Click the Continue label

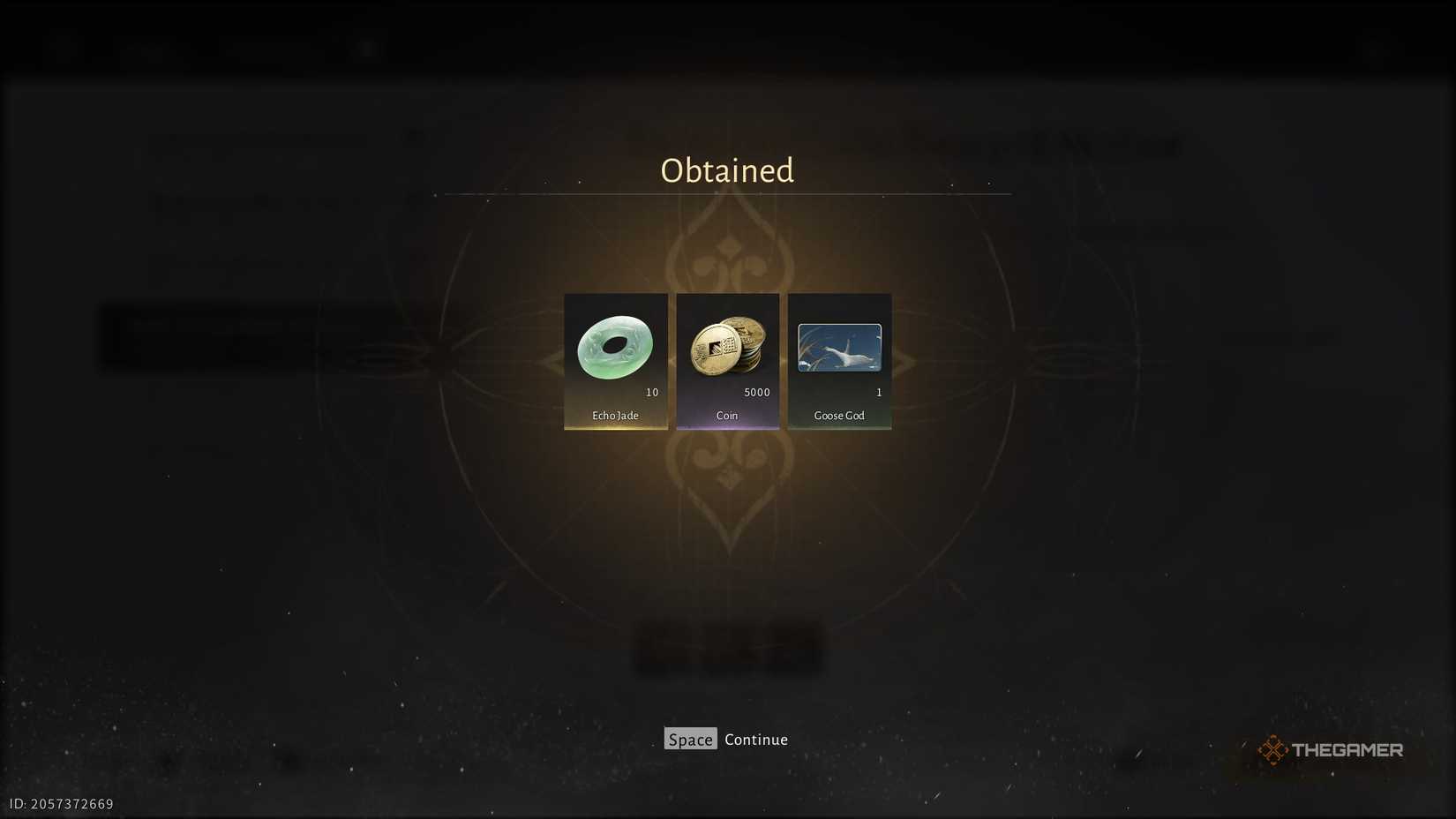(x=755, y=739)
